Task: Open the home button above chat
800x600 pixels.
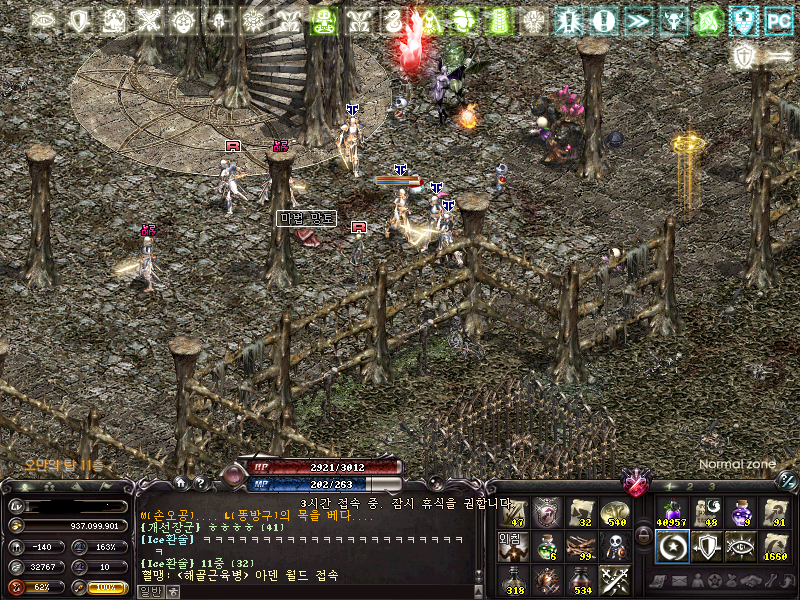Action: (x=180, y=482)
